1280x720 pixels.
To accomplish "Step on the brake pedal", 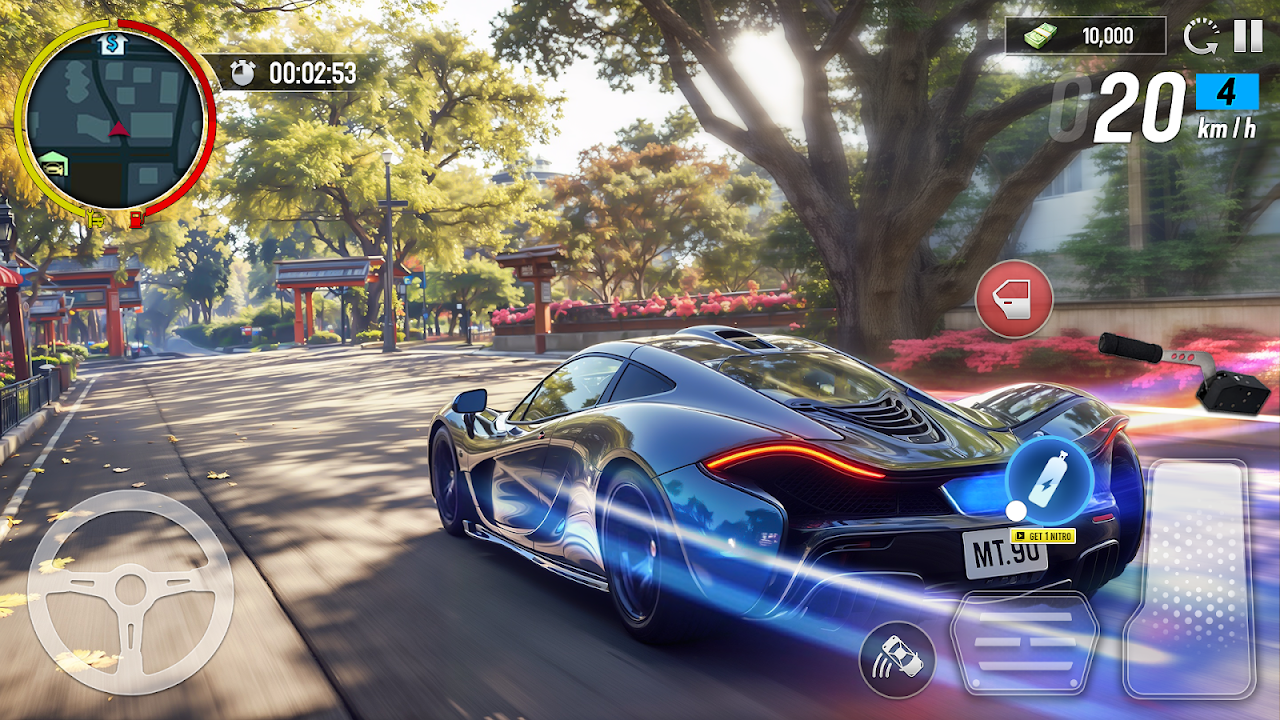I will point(1025,642).
